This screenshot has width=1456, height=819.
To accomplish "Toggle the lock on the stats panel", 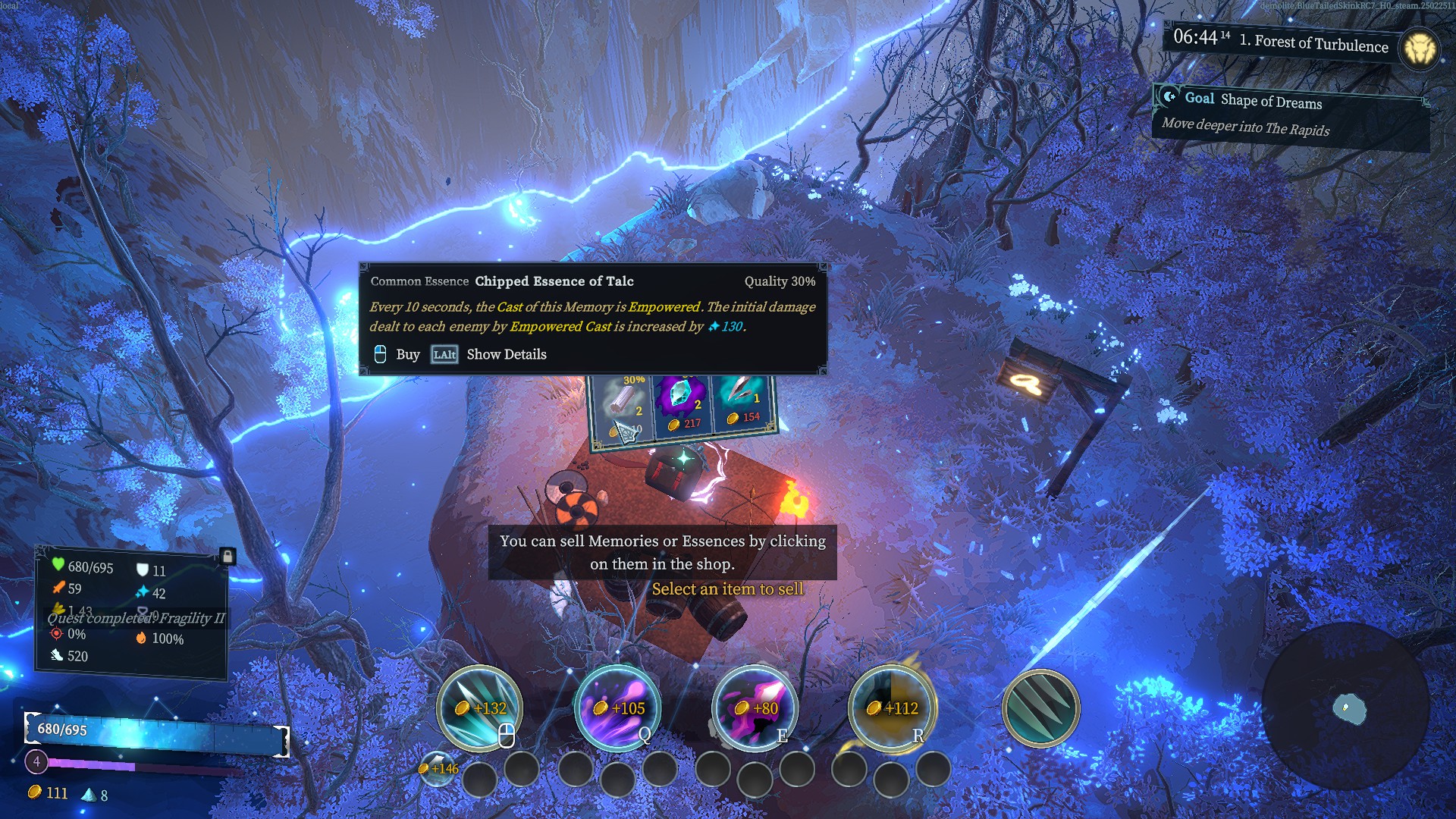I will click(227, 557).
